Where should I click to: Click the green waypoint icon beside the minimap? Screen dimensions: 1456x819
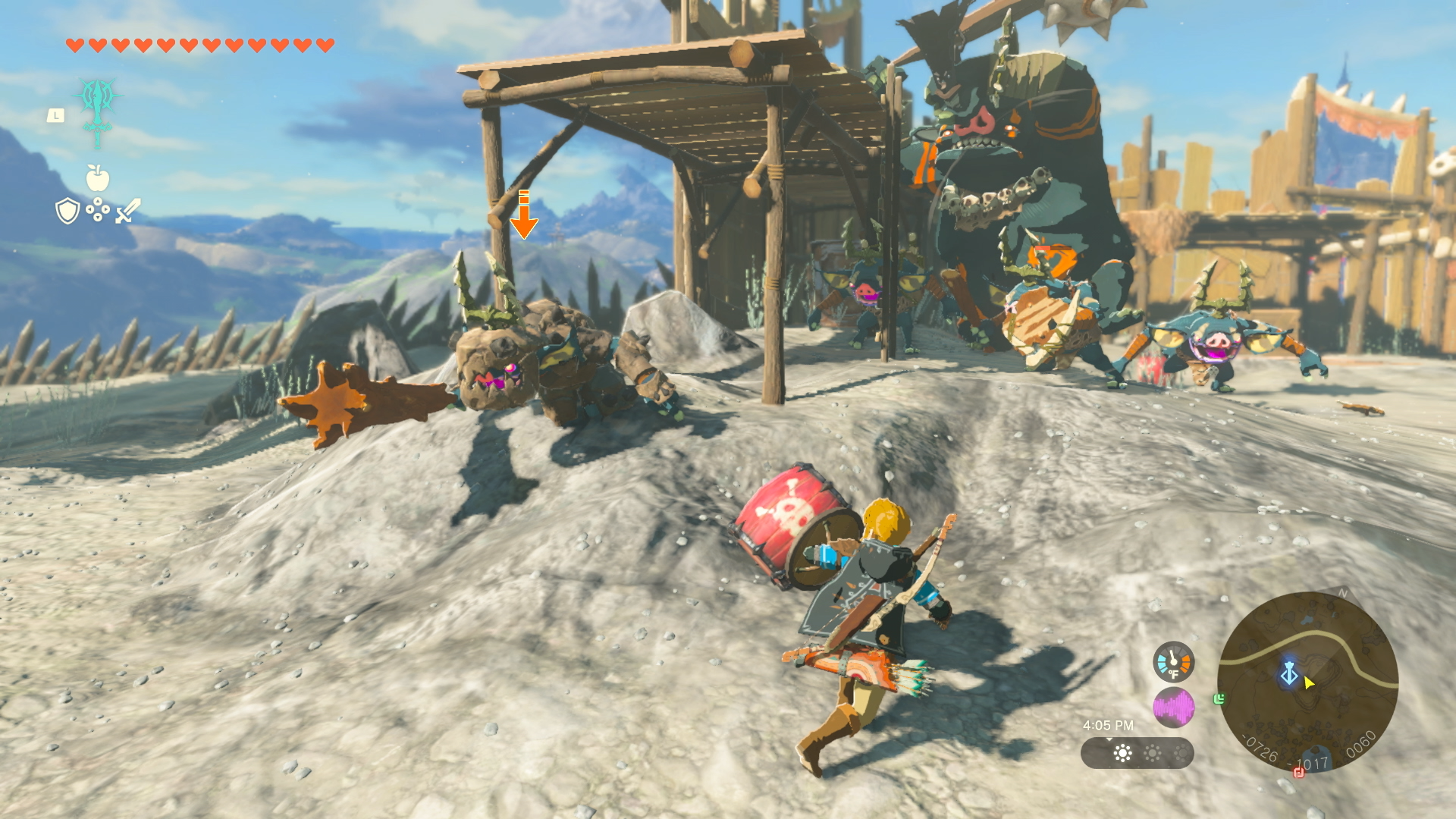pyautogui.click(x=1219, y=699)
